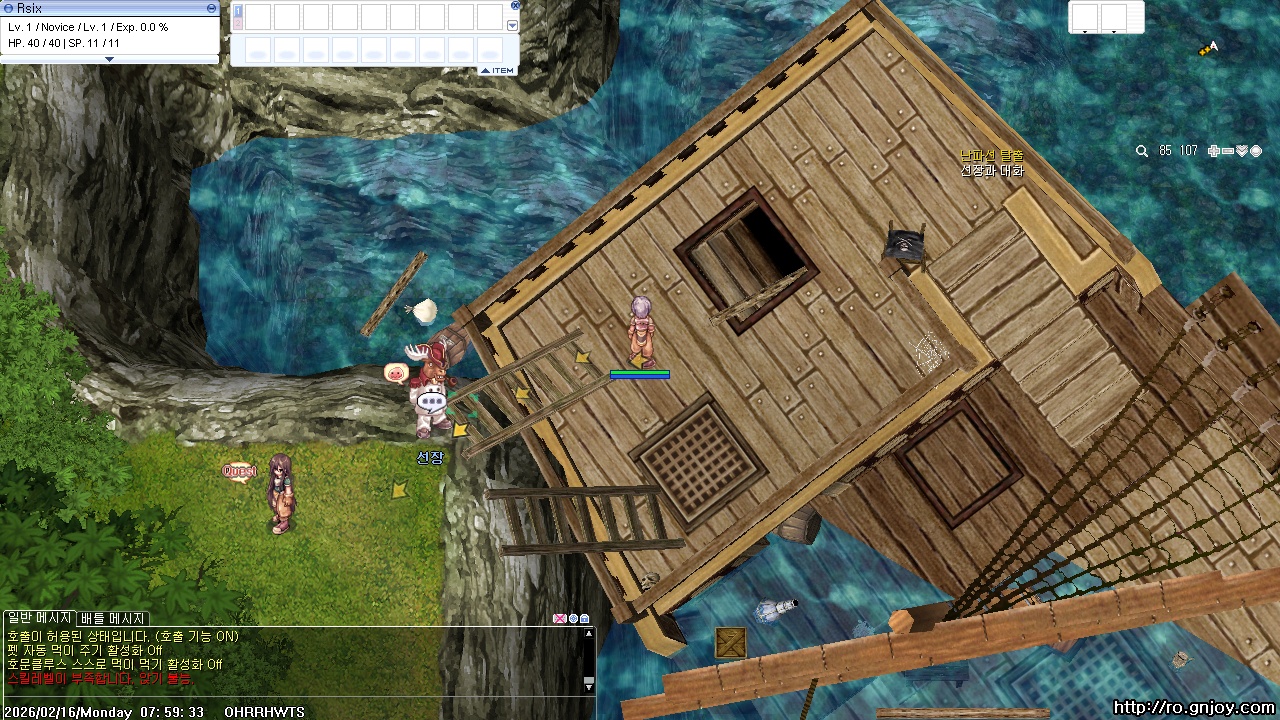
Task: Click the double chevron minimap button
Action: click(x=1242, y=151)
